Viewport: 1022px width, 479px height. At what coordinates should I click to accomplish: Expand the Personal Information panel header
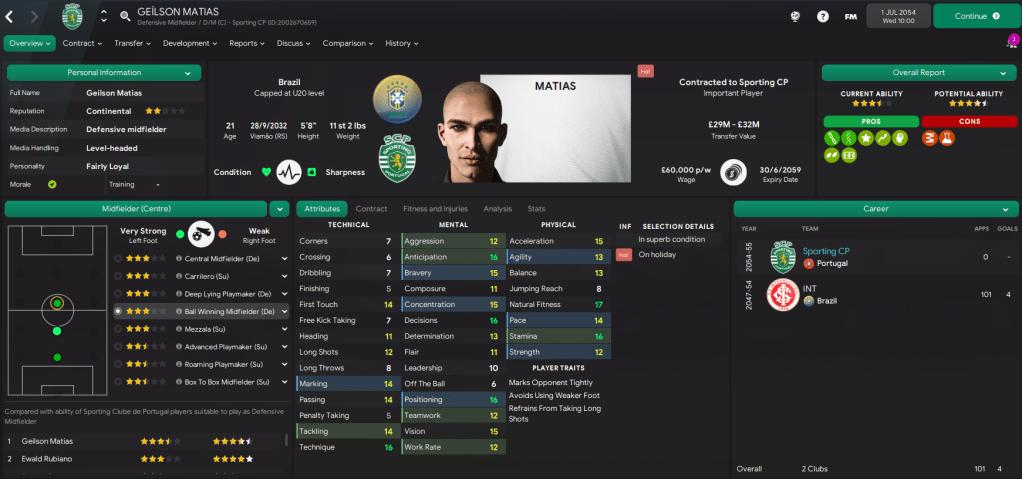click(x=104, y=73)
